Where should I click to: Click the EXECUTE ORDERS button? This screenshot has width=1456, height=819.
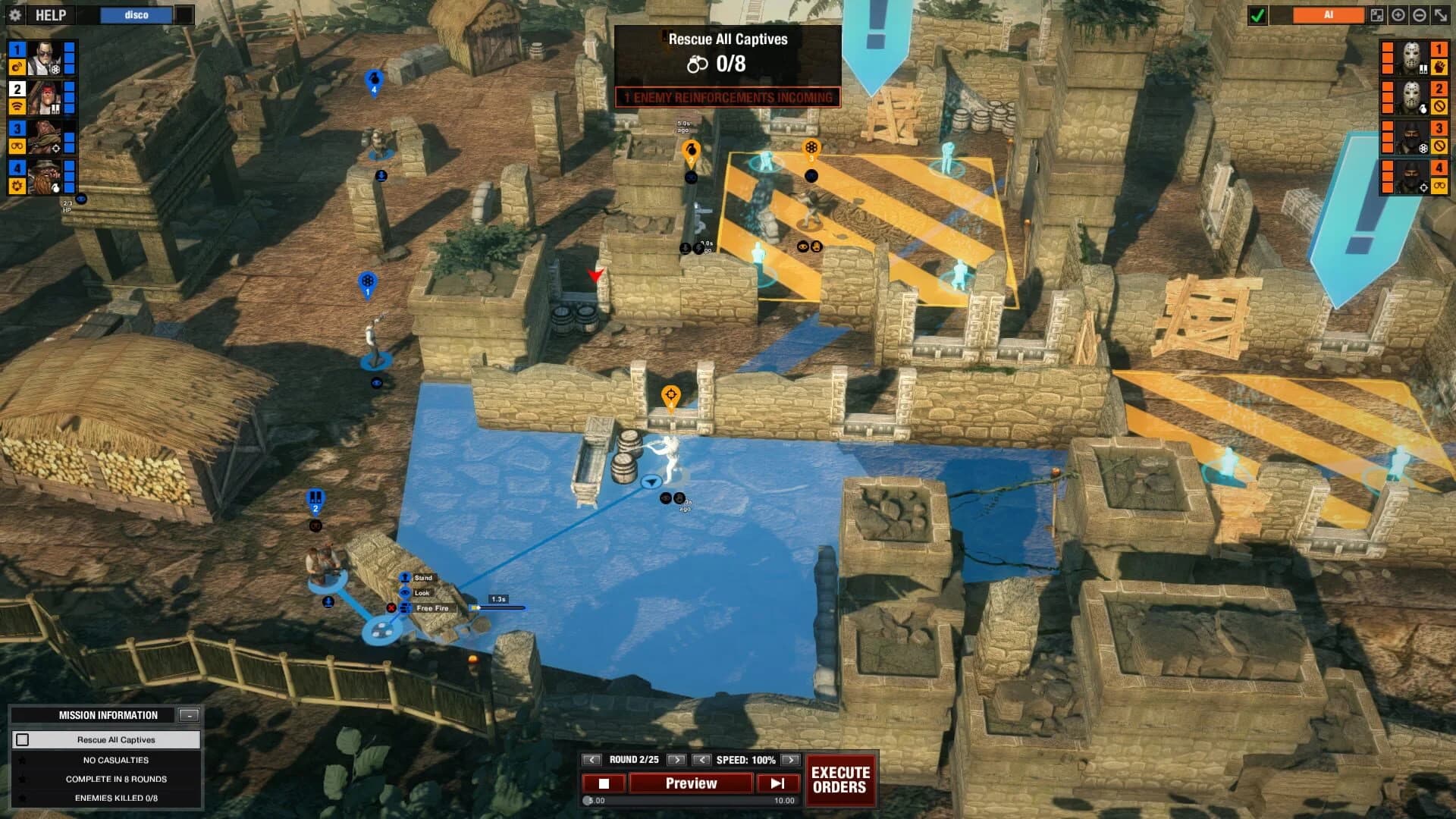coord(840,780)
